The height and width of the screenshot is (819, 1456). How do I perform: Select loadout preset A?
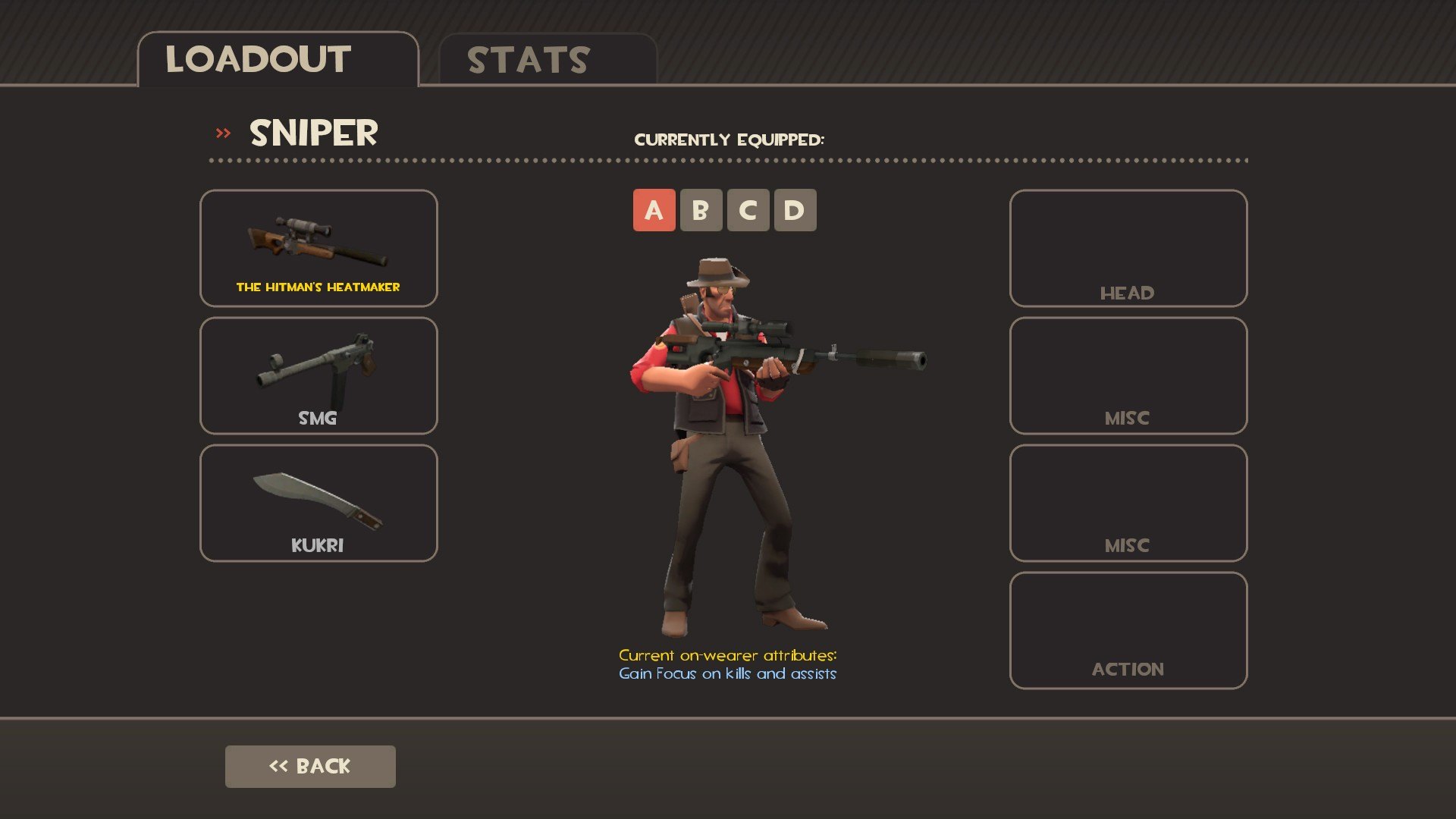654,210
